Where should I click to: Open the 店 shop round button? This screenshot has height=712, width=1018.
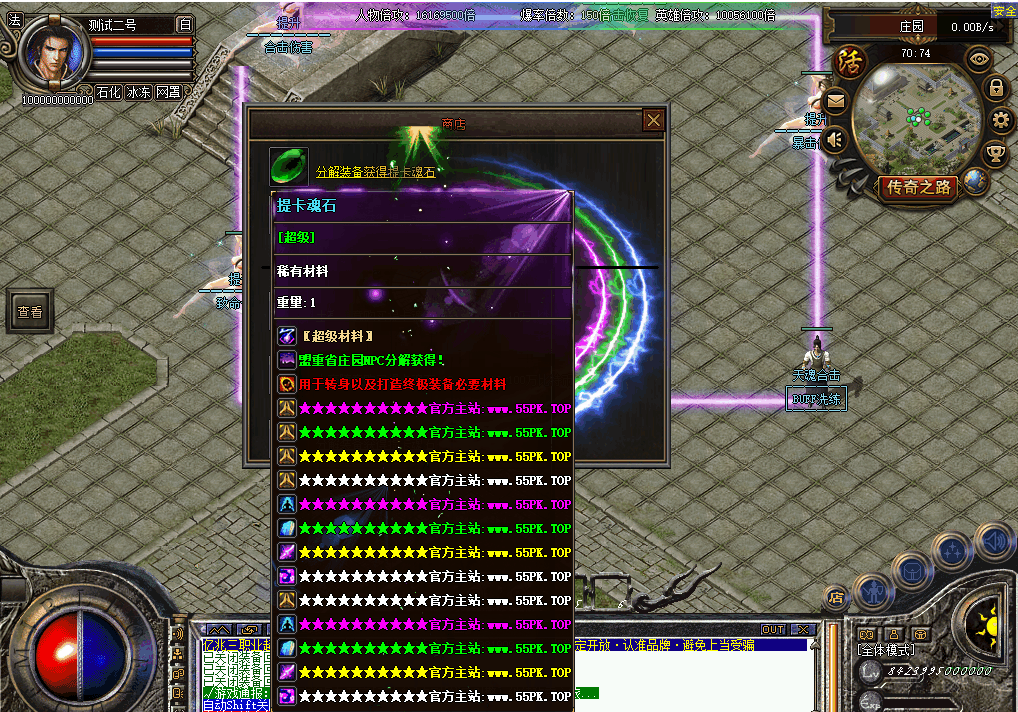836,597
